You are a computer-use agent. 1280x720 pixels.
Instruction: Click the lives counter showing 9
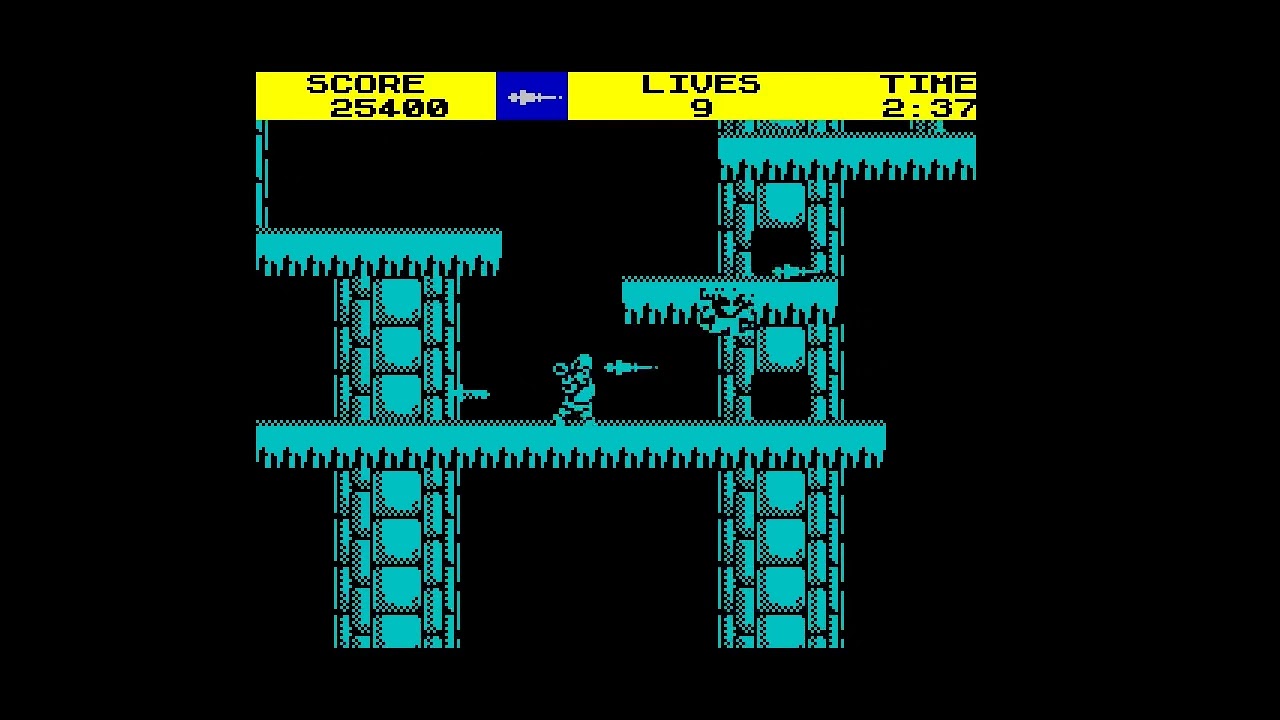coord(703,108)
